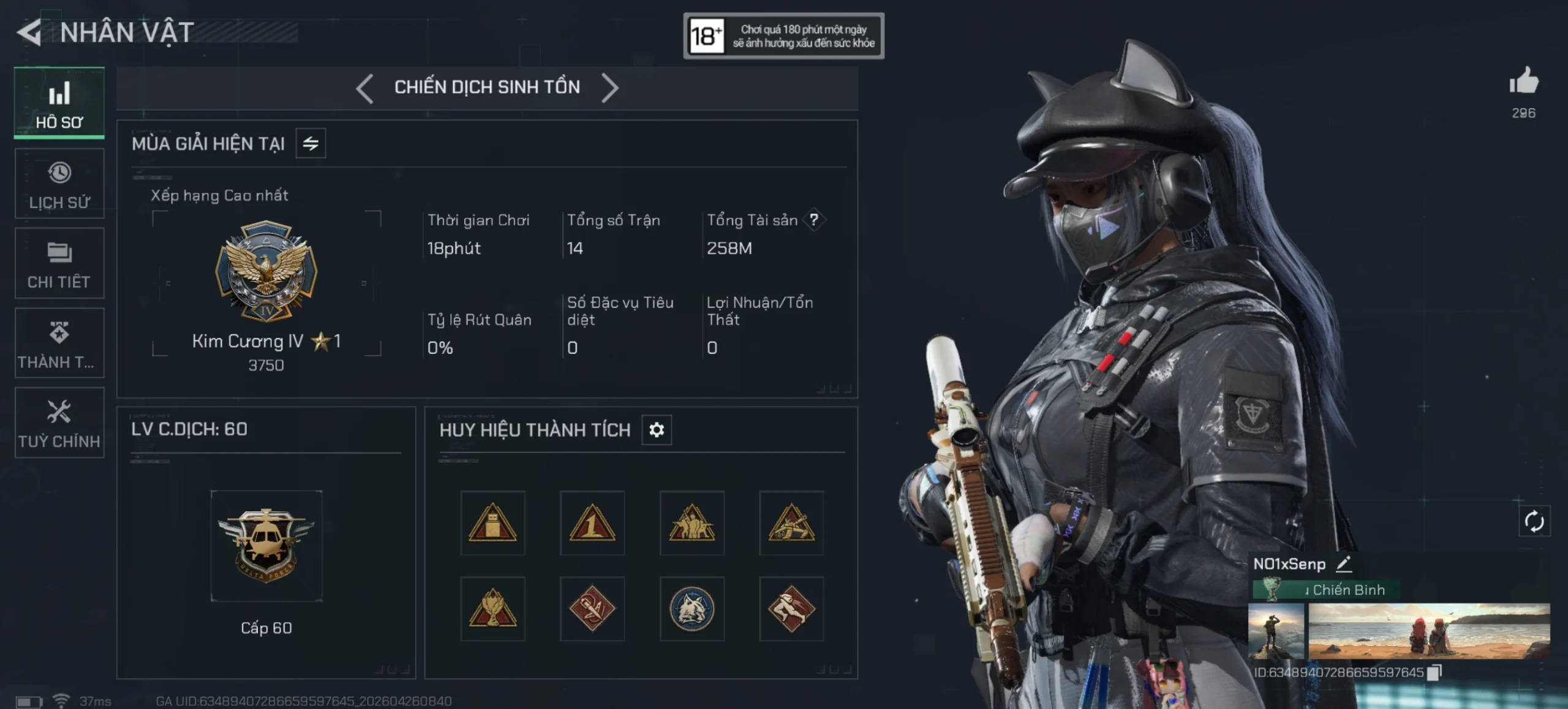Open the Lịch Sử tab
1568x709 pixels.
tap(59, 184)
